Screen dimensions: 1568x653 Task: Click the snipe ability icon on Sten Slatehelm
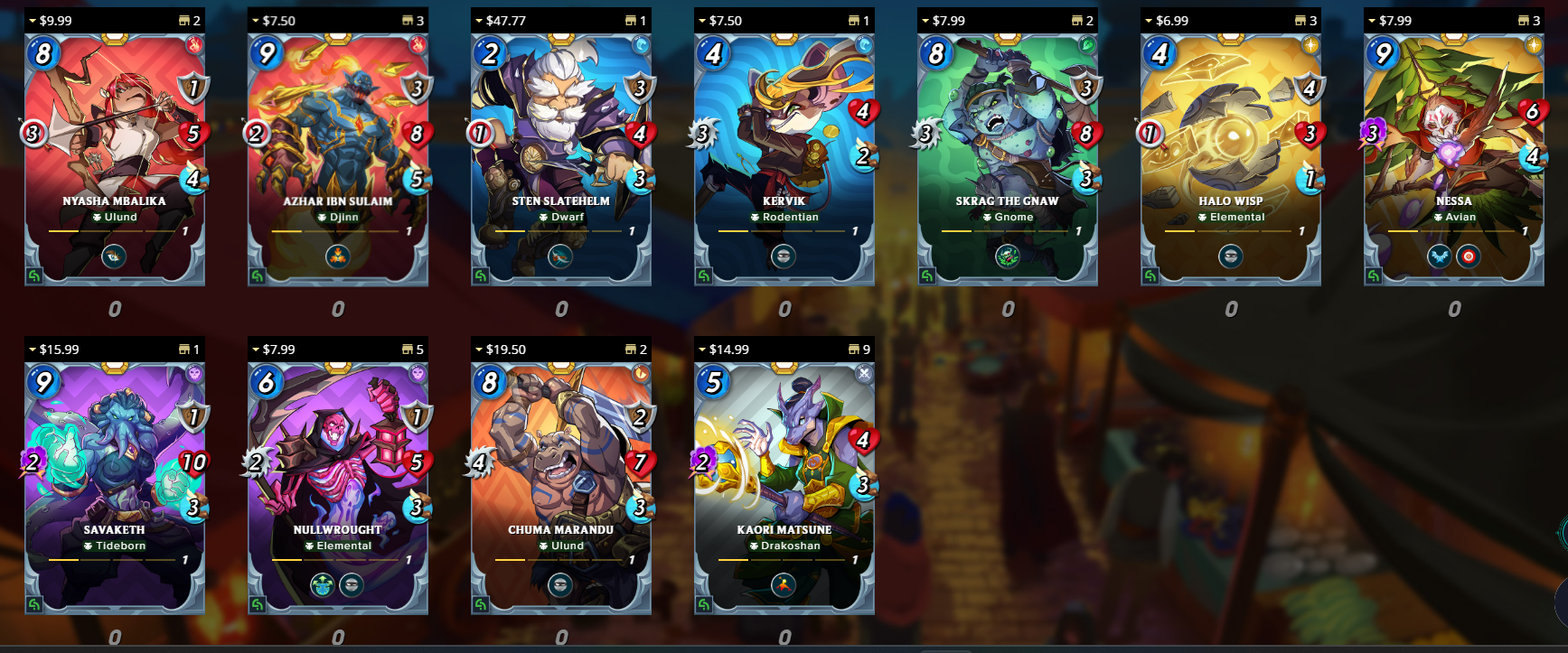coord(560,255)
